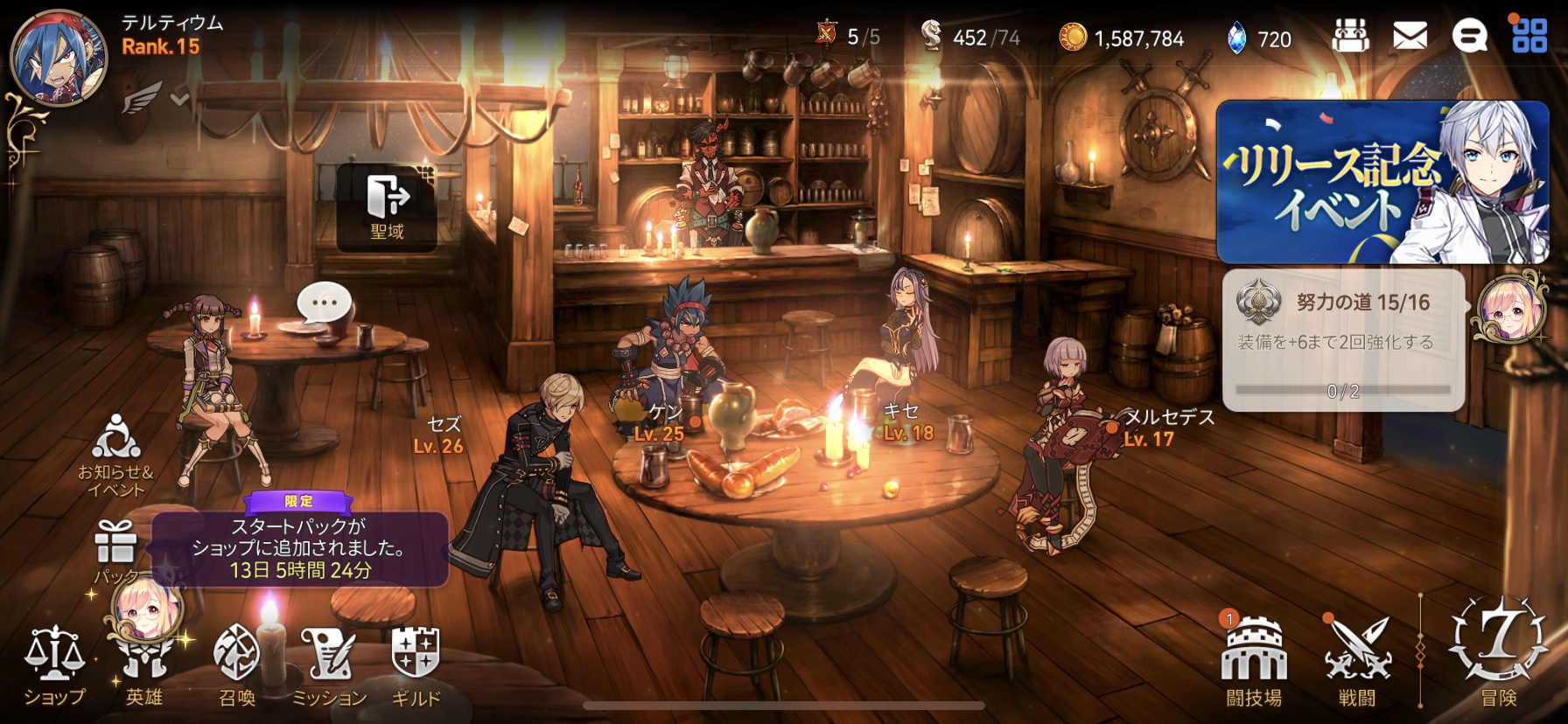The image size is (1568, 724).
Task: Open the 英雄 heroes menu
Action: (x=144, y=665)
